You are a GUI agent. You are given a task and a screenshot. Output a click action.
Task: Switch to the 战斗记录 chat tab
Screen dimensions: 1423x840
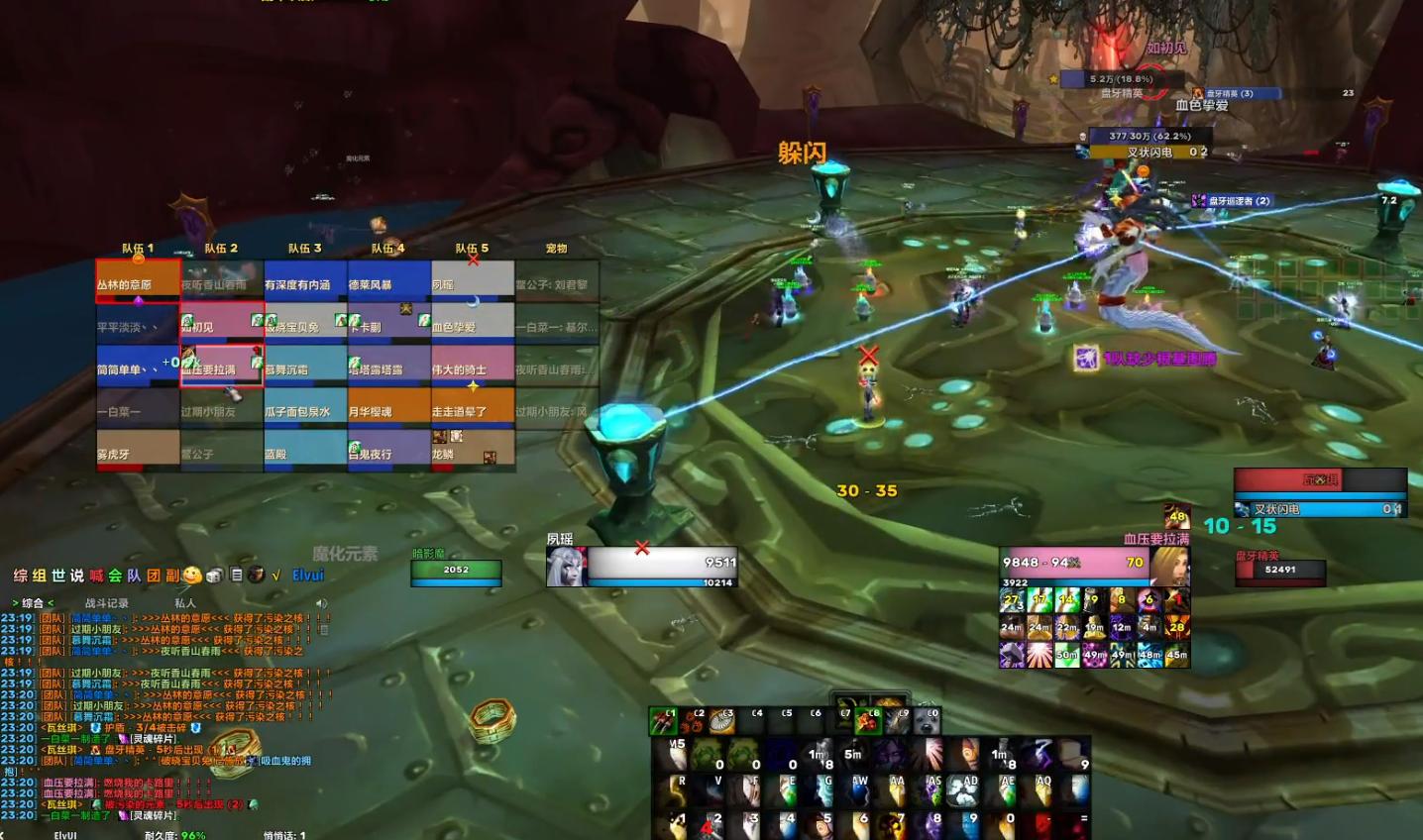point(106,602)
